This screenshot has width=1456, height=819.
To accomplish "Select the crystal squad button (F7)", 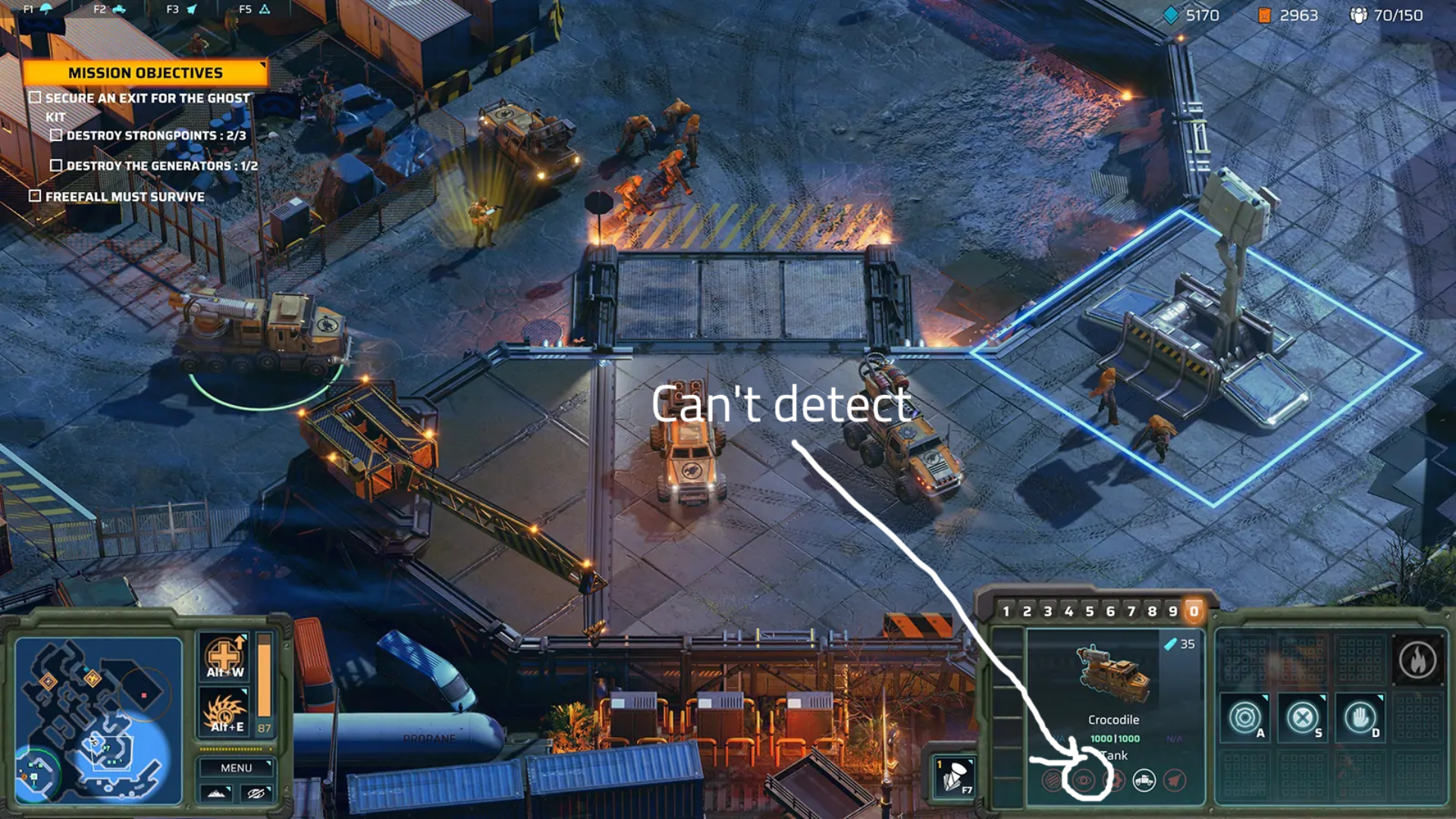I will pos(953,777).
